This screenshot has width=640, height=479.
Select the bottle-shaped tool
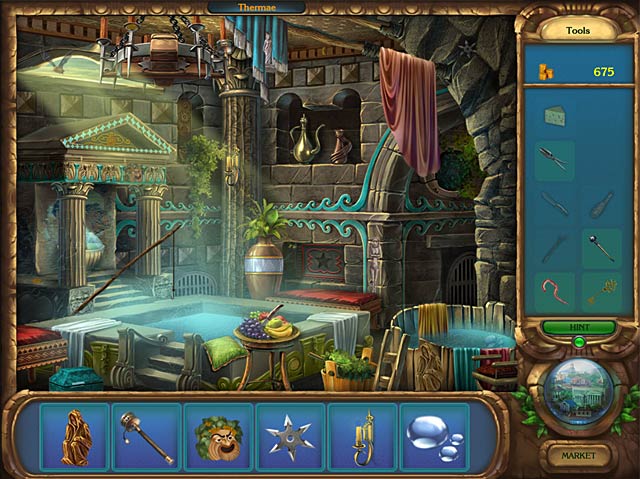tap(603, 203)
